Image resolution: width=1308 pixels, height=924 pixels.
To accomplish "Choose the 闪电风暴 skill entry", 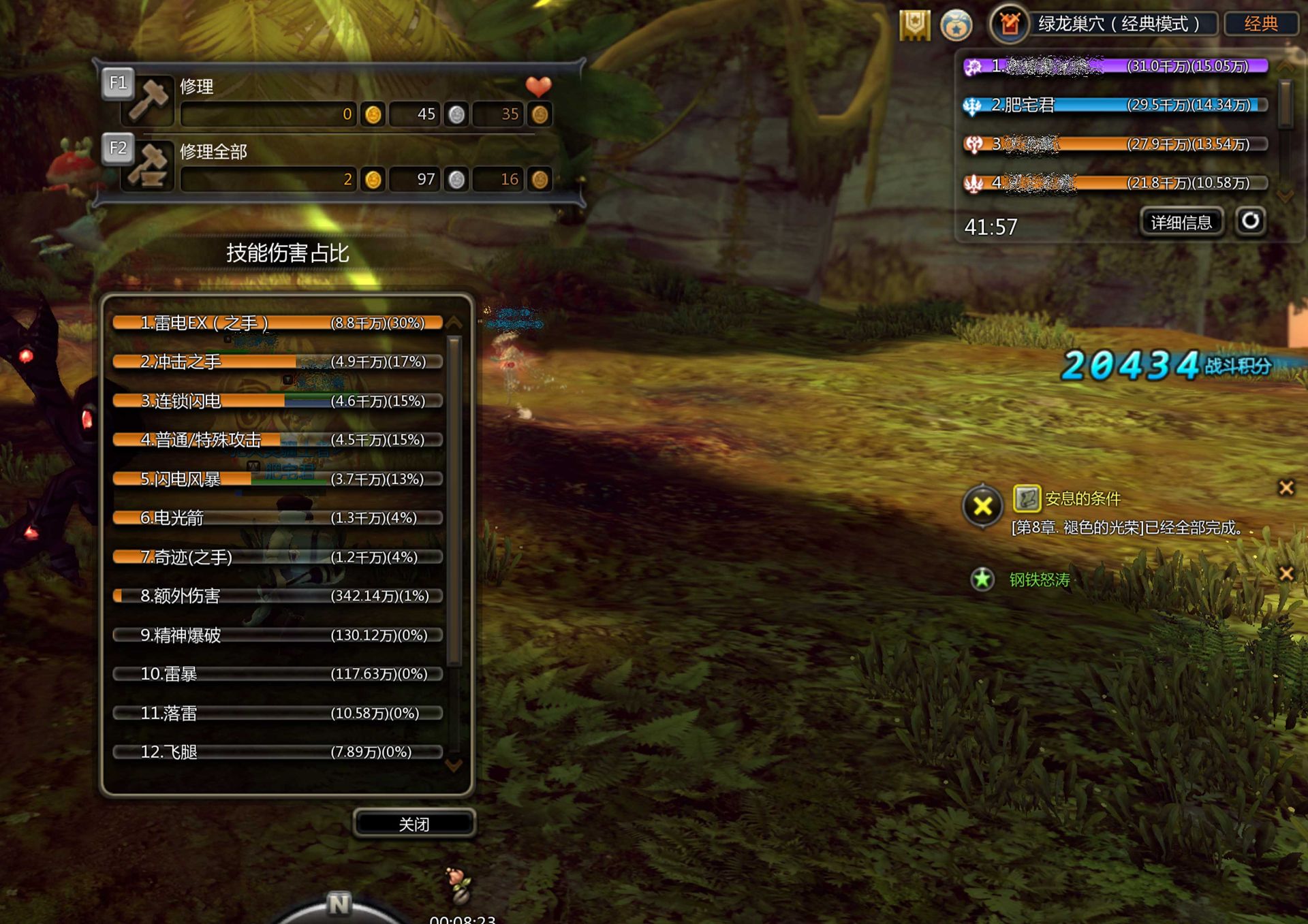I will pyautogui.click(x=278, y=479).
